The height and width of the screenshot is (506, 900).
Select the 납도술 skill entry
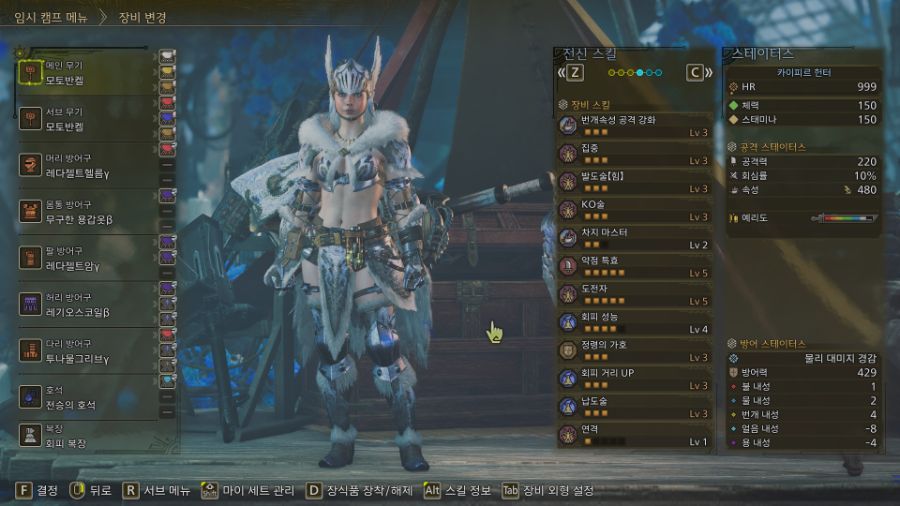[x=635, y=407]
